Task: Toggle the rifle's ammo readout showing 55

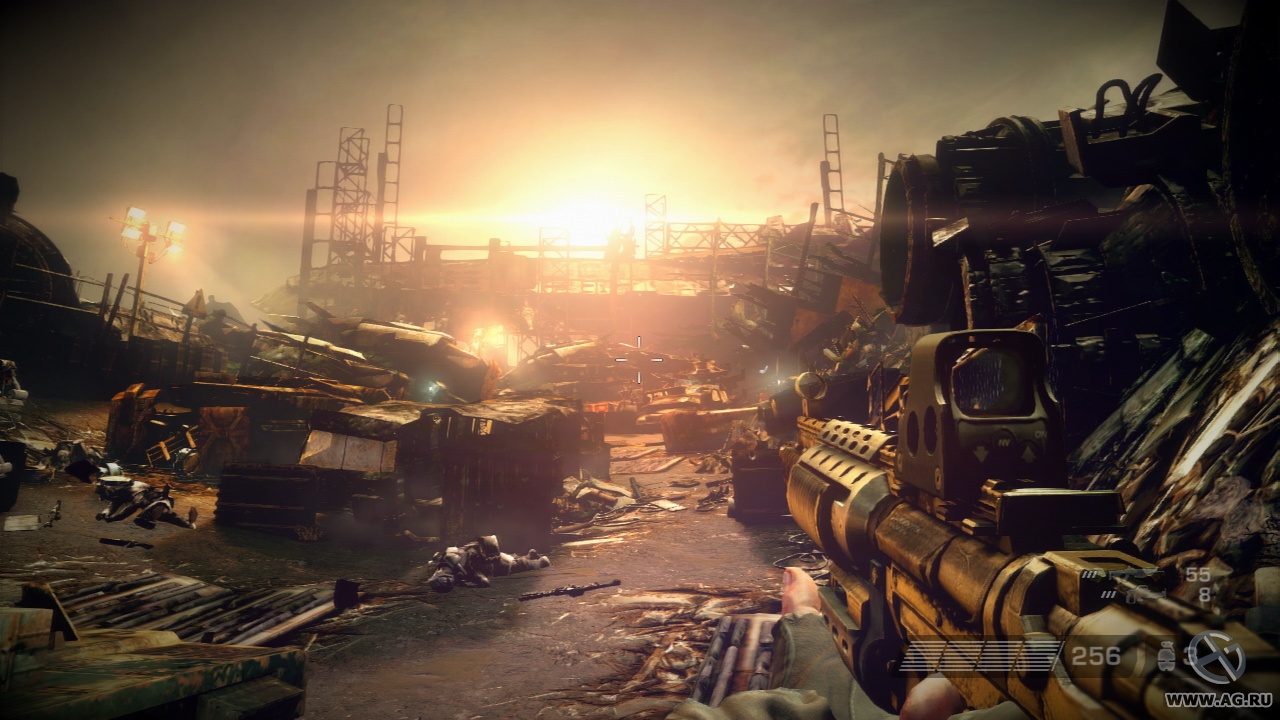Action: [x=1197, y=574]
